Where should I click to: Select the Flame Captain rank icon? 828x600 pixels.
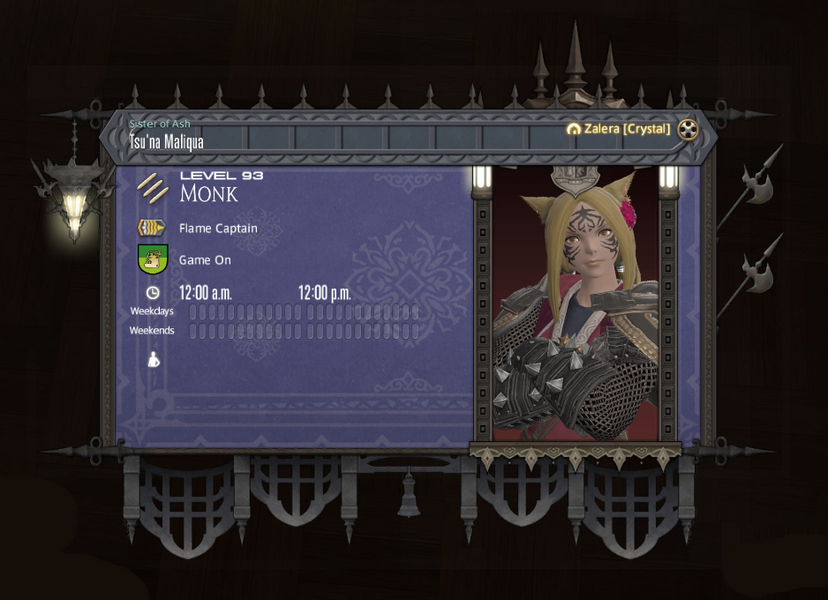(152, 228)
